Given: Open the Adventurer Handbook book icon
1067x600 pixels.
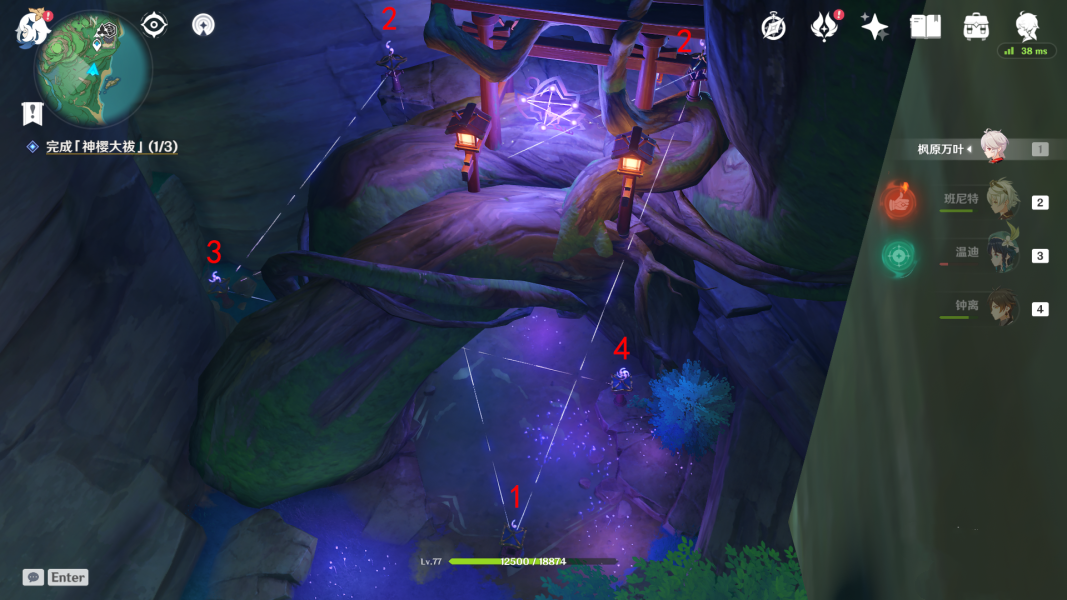Looking at the screenshot, I should (925, 27).
